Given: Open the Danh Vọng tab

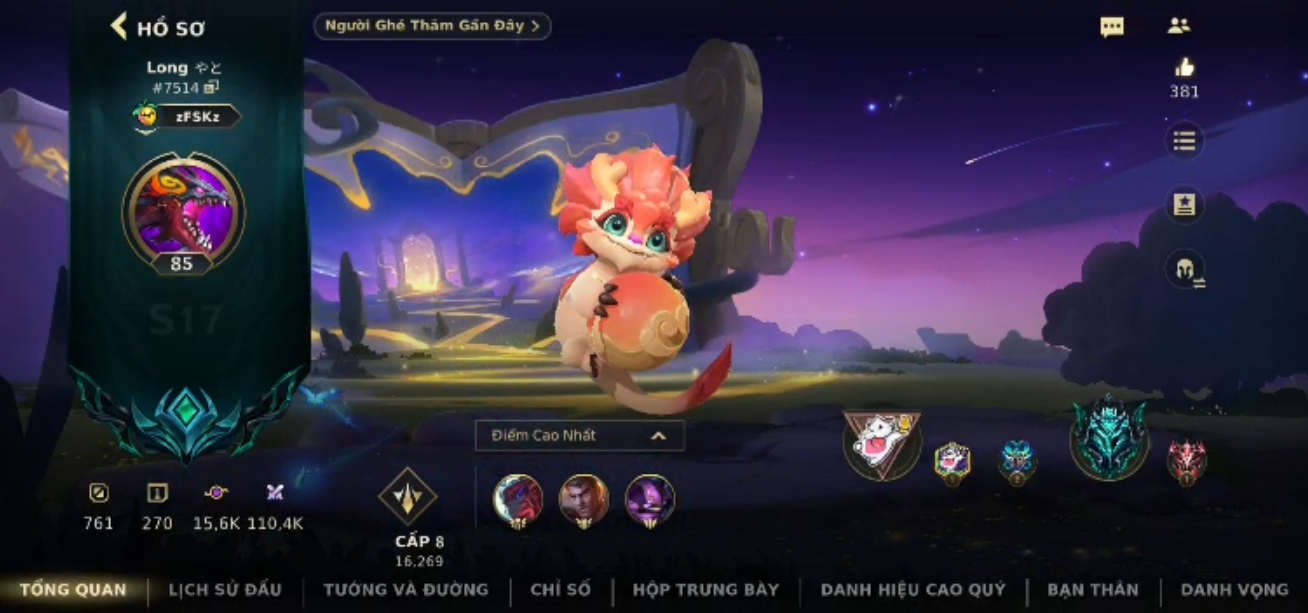Looking at the screenshot, I should (x=1234, y=590).
